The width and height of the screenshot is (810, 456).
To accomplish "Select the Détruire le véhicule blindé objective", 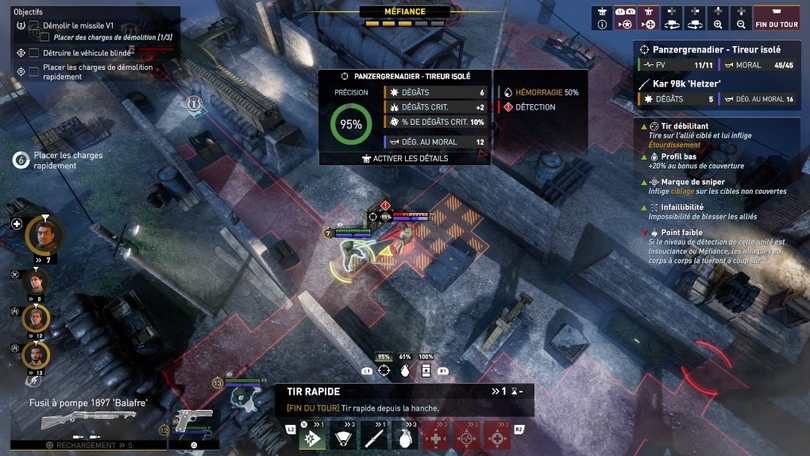I will click(x=89, y=53).
